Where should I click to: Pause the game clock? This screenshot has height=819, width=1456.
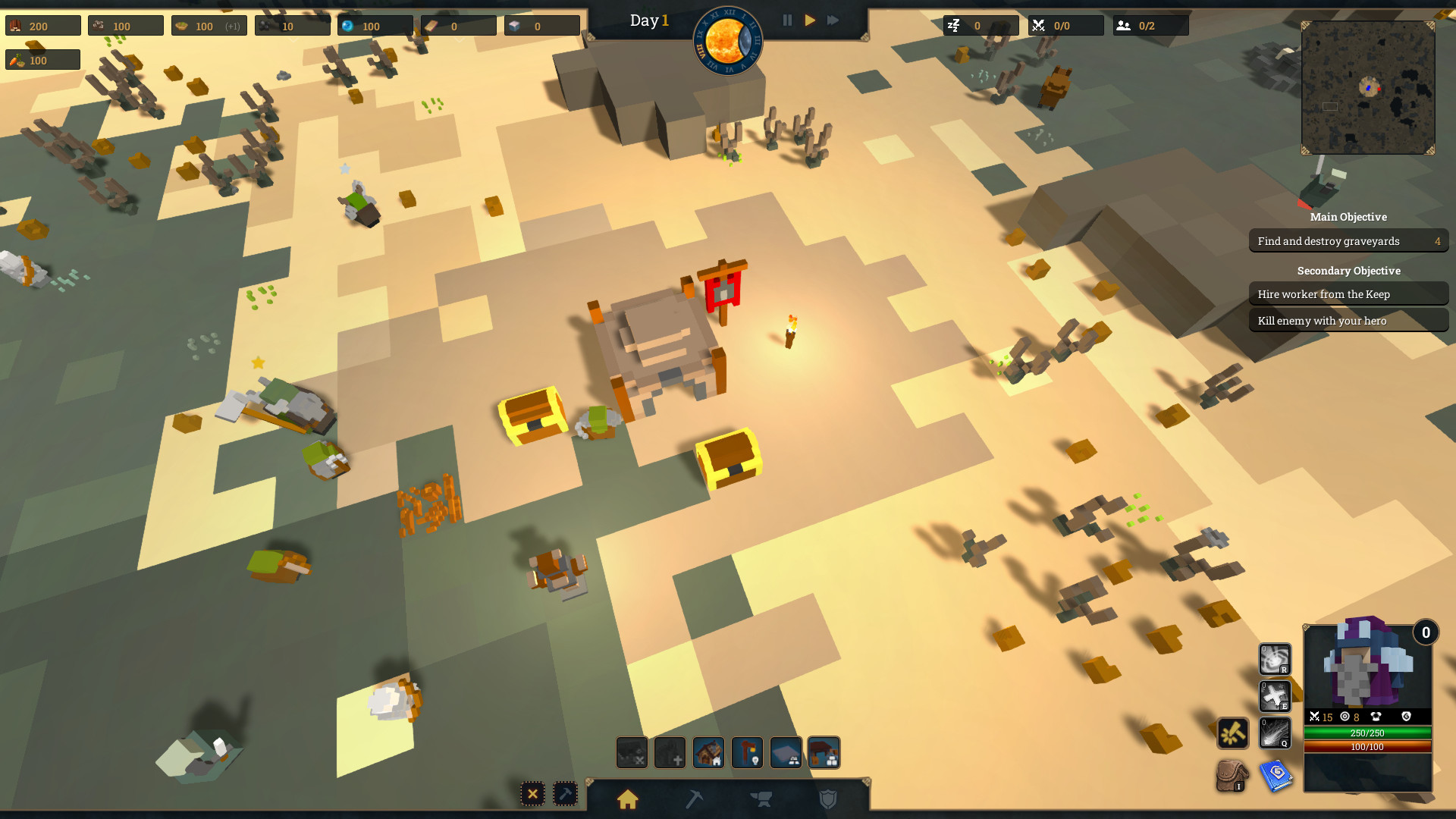point(787,20)
